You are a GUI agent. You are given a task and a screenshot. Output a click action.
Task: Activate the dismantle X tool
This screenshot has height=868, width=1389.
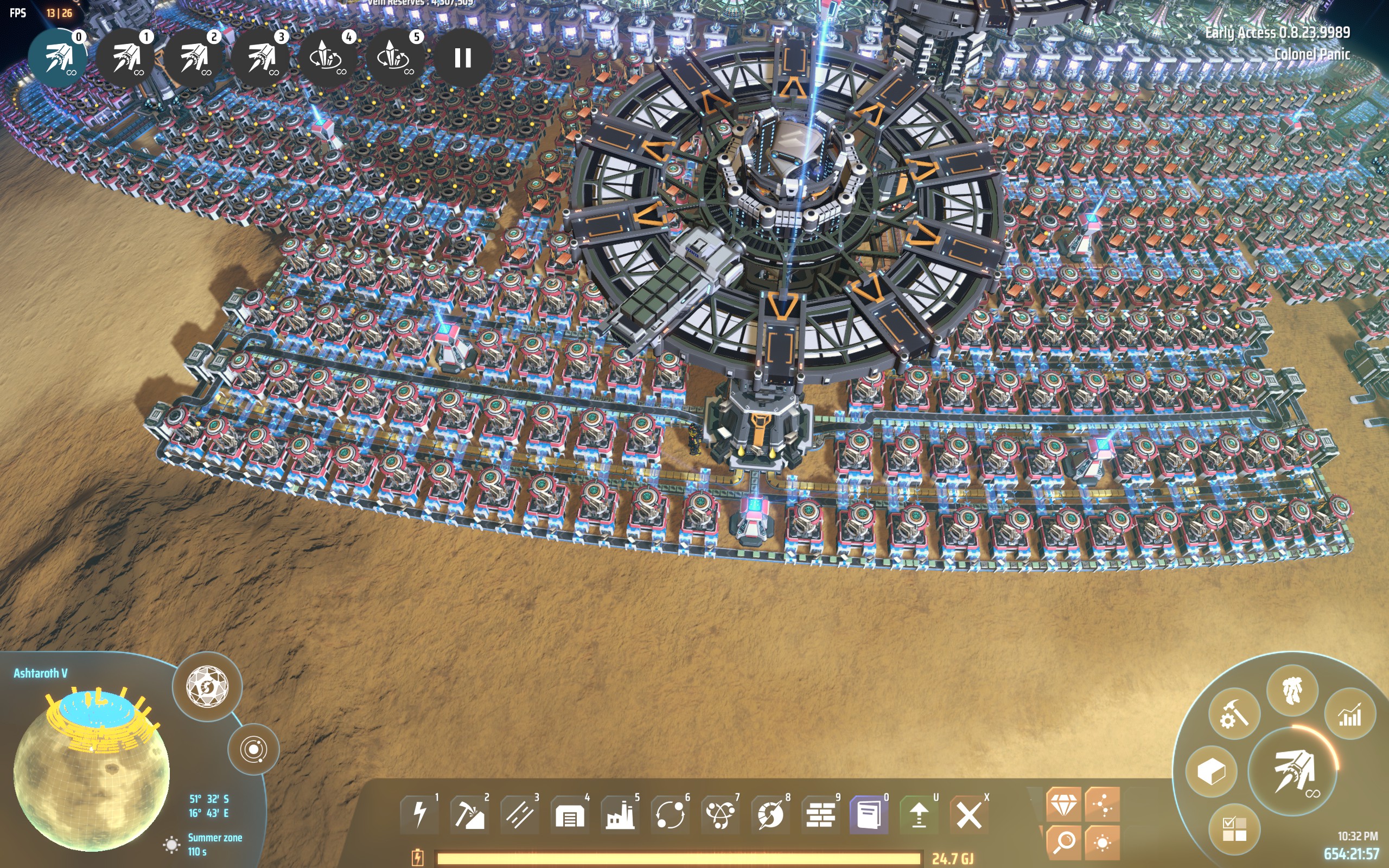(969, 814)
